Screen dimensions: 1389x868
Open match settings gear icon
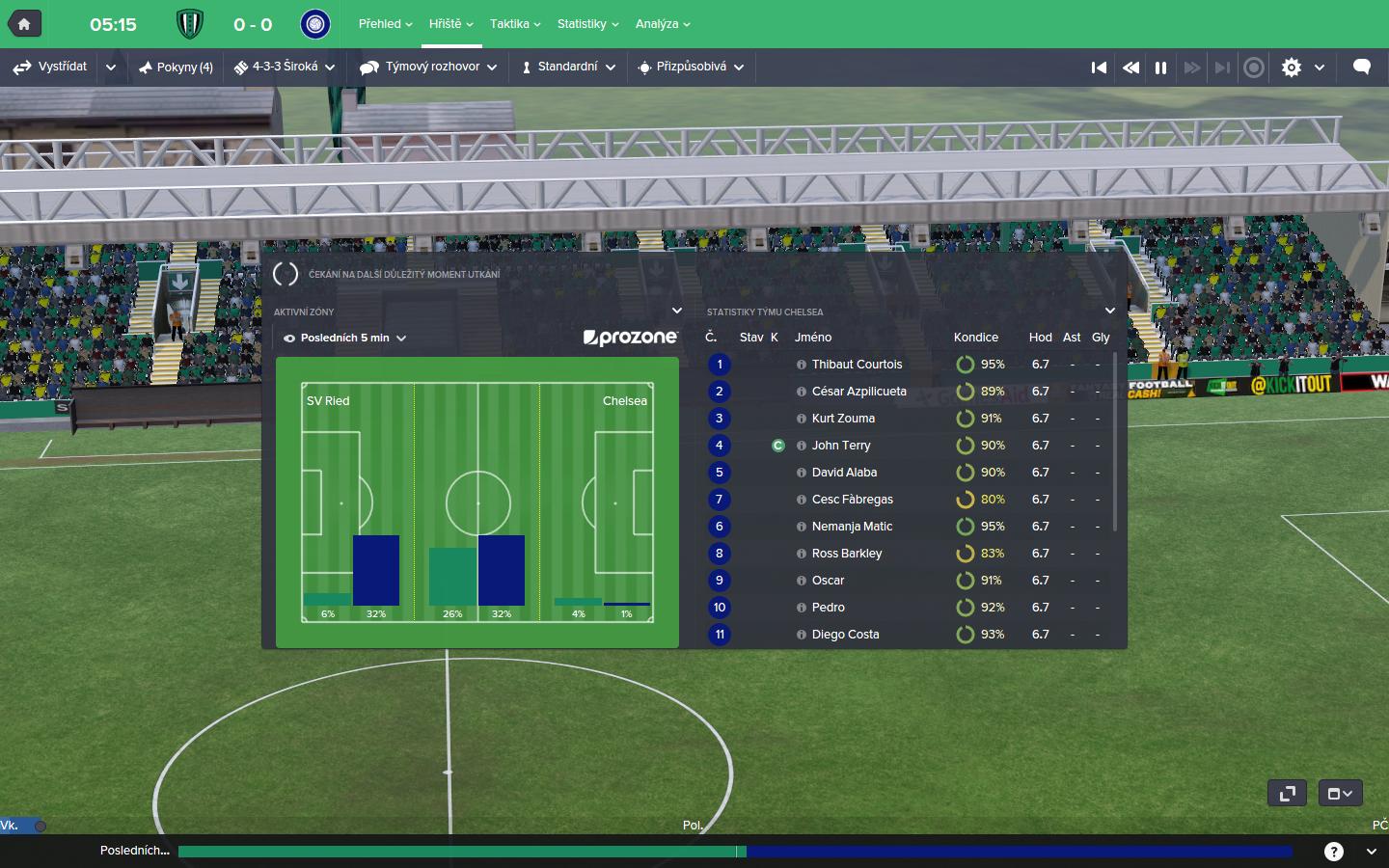1292,68
